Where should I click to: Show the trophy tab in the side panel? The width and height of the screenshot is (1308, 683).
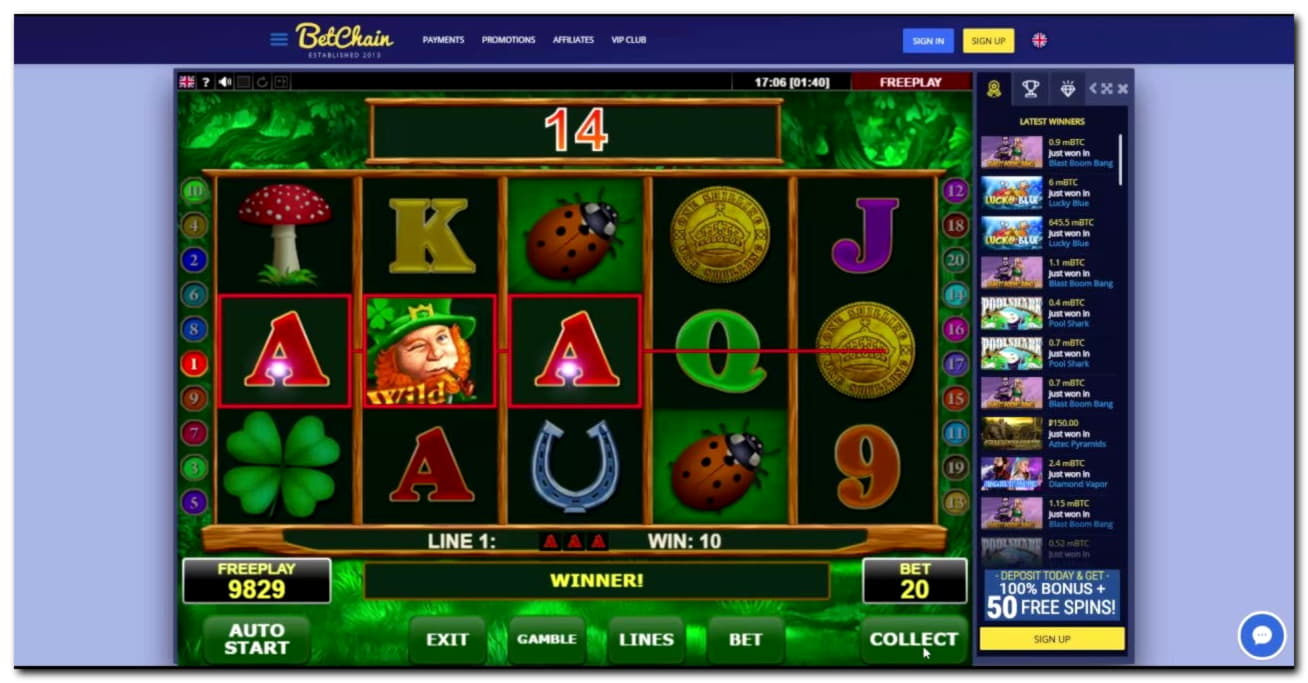pyautogui.click(x=1030, y=89)
